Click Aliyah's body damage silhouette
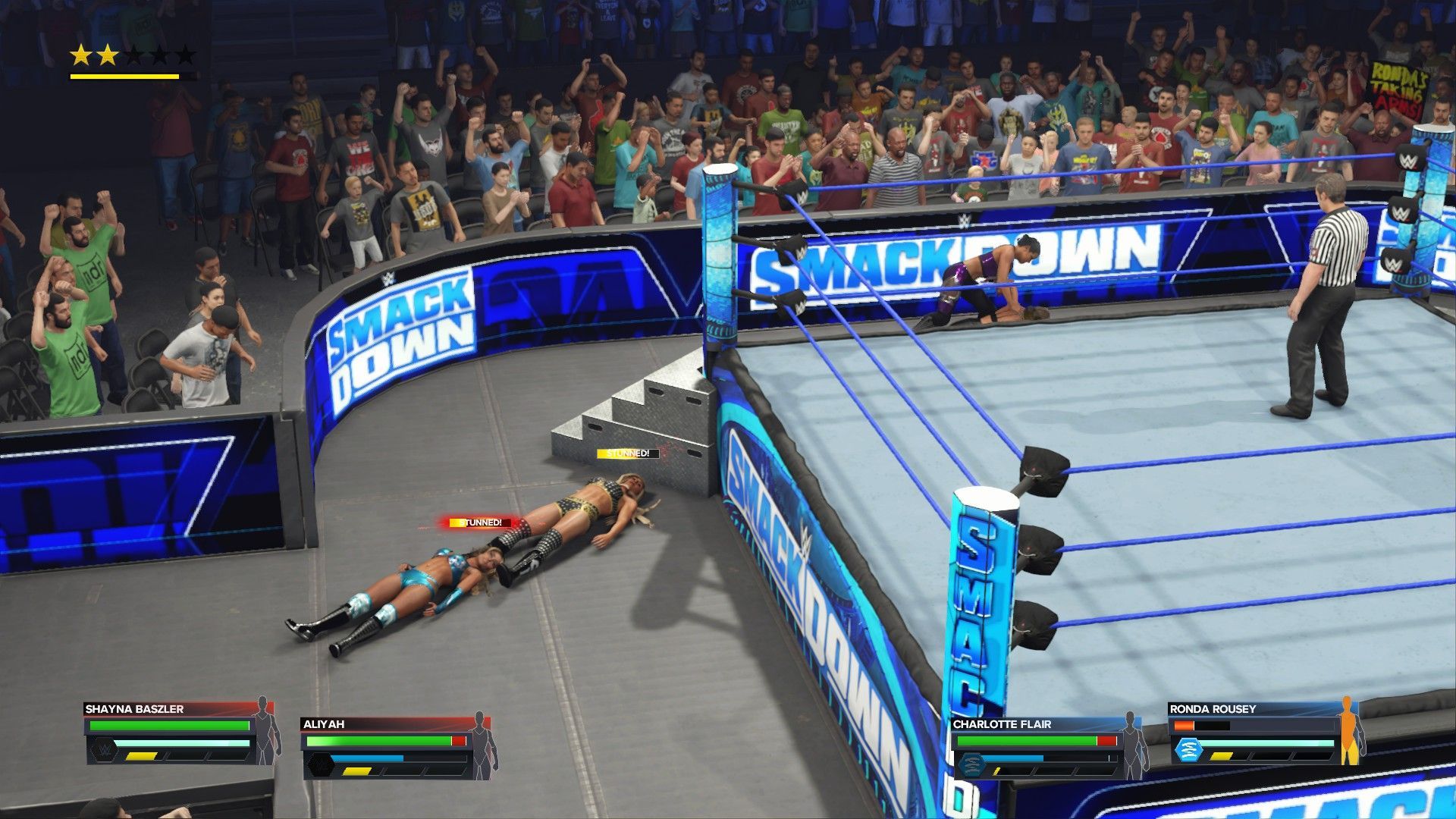Image resolution: width=1456 pixels, height=819 pixels. 481,746
